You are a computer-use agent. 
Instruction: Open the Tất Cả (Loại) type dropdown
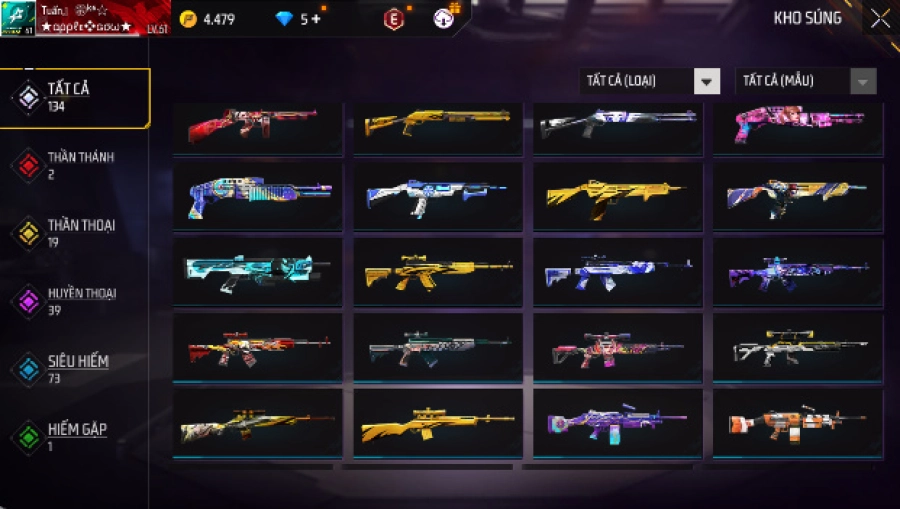click(650, 81)
